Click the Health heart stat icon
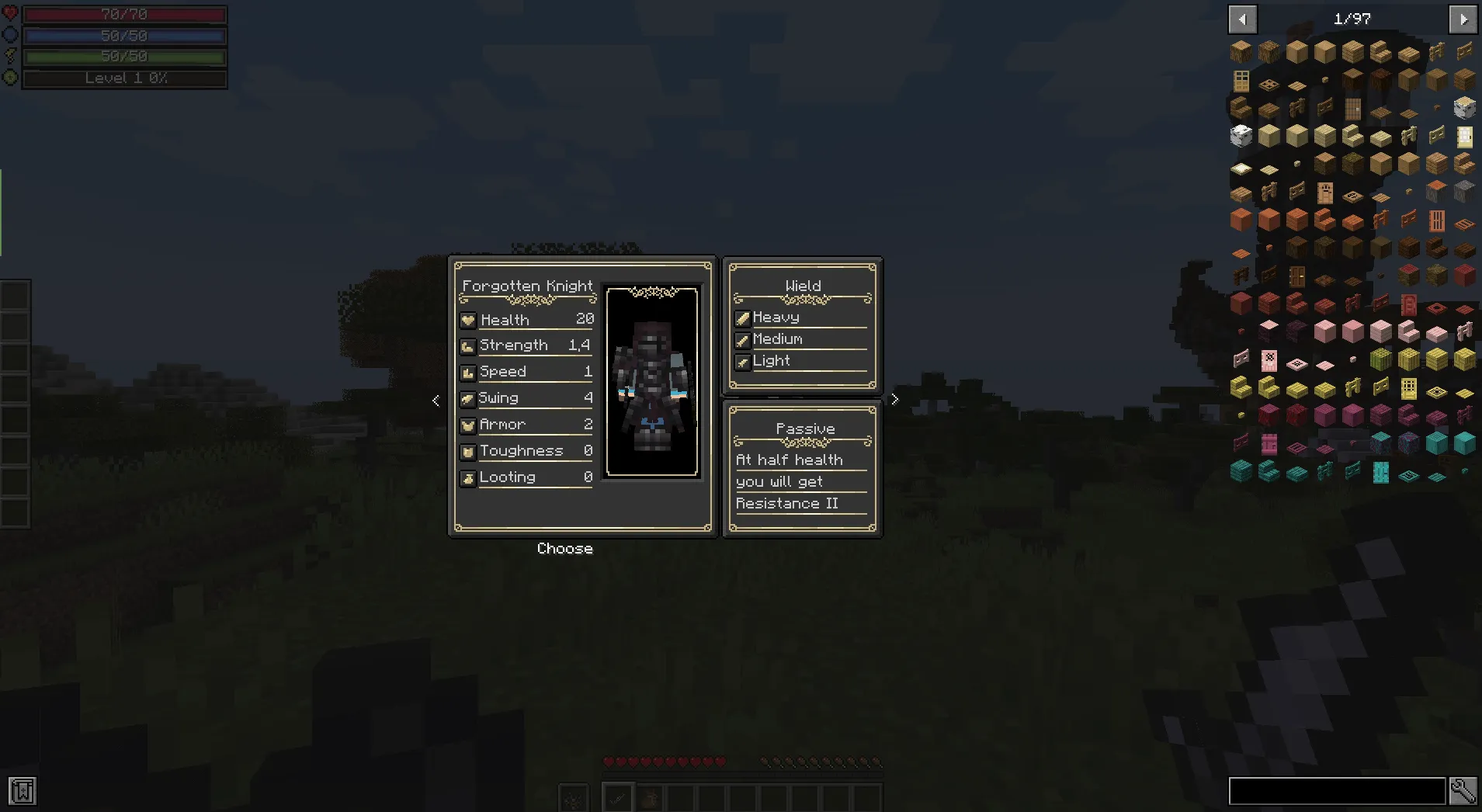Screen dimensions: 1482x812 [x=468, y=319]
